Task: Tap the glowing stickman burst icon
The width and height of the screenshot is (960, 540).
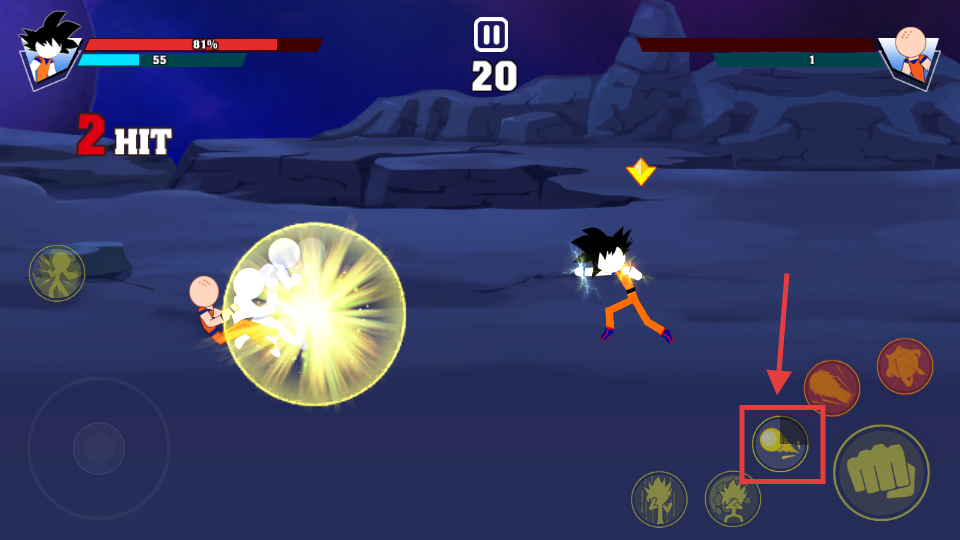Action: pyautogui.click(x=57, y=273)
